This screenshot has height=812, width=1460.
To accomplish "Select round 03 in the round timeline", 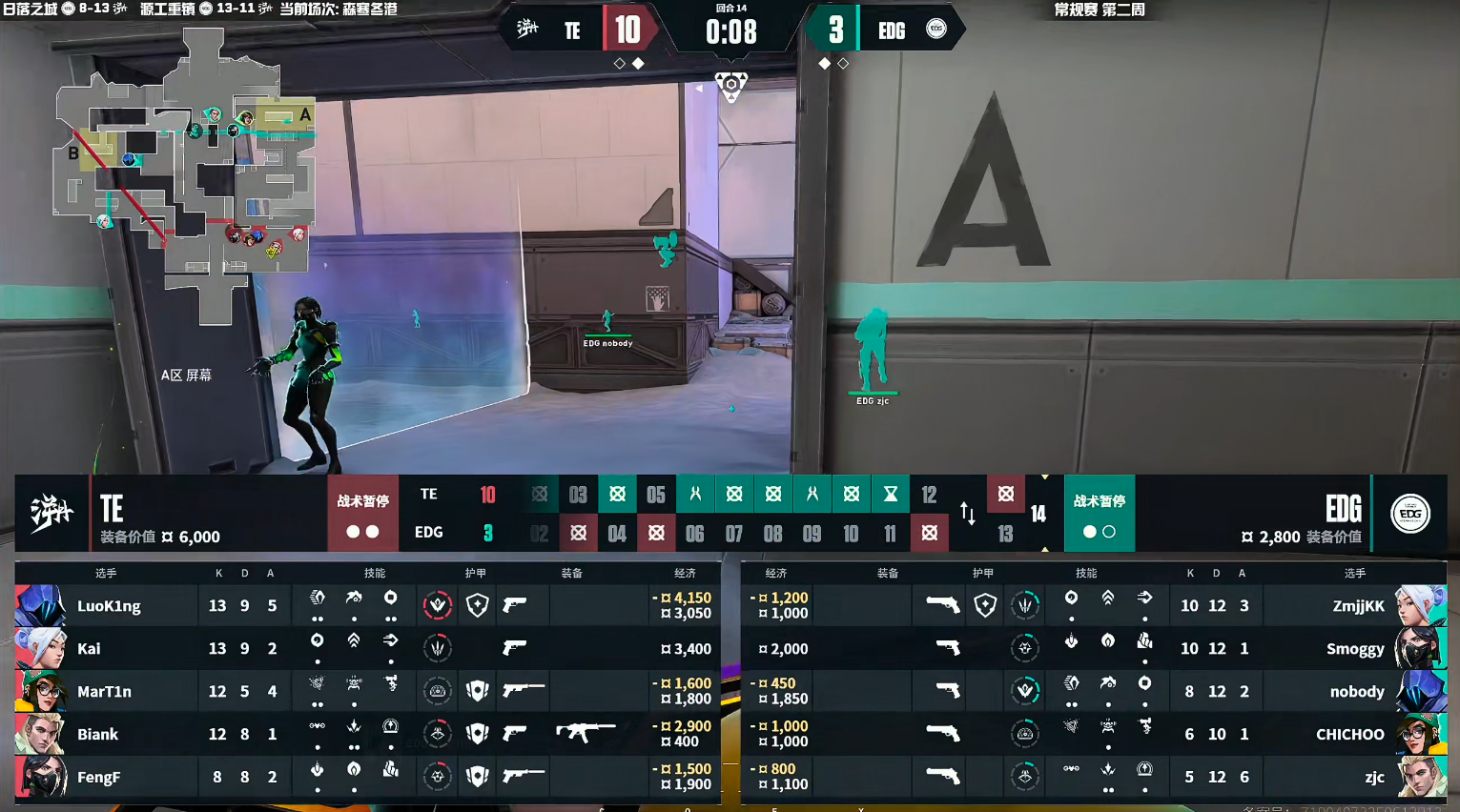I will click(578, 495).
